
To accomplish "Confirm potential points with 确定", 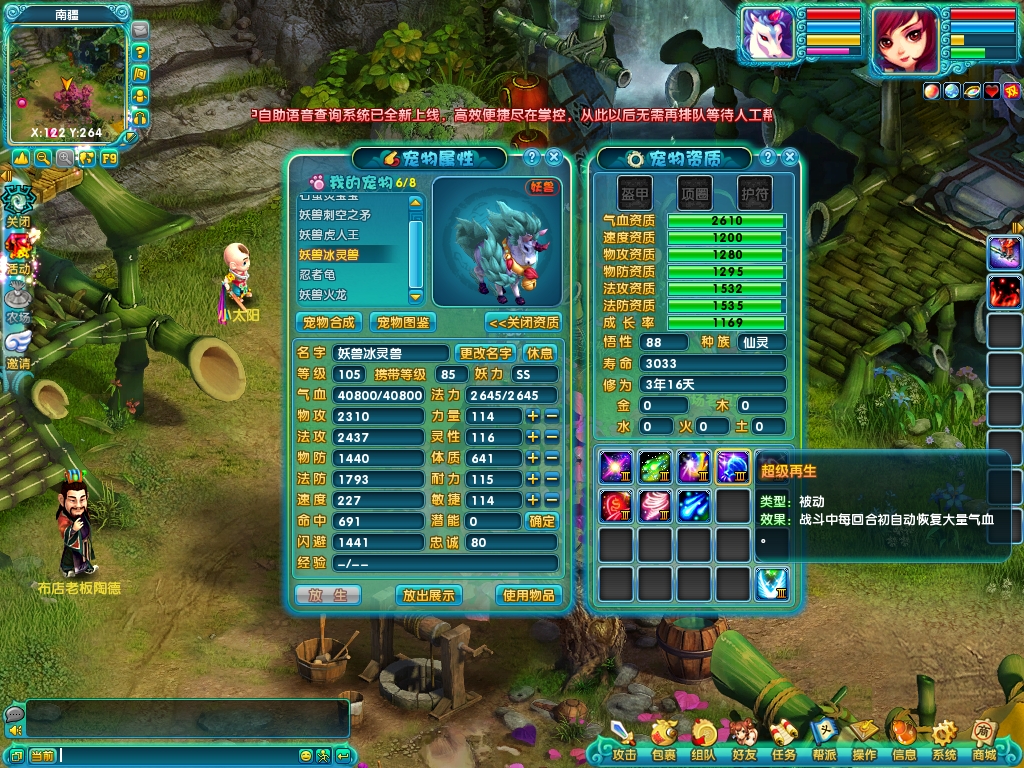I will click(541, 521).
